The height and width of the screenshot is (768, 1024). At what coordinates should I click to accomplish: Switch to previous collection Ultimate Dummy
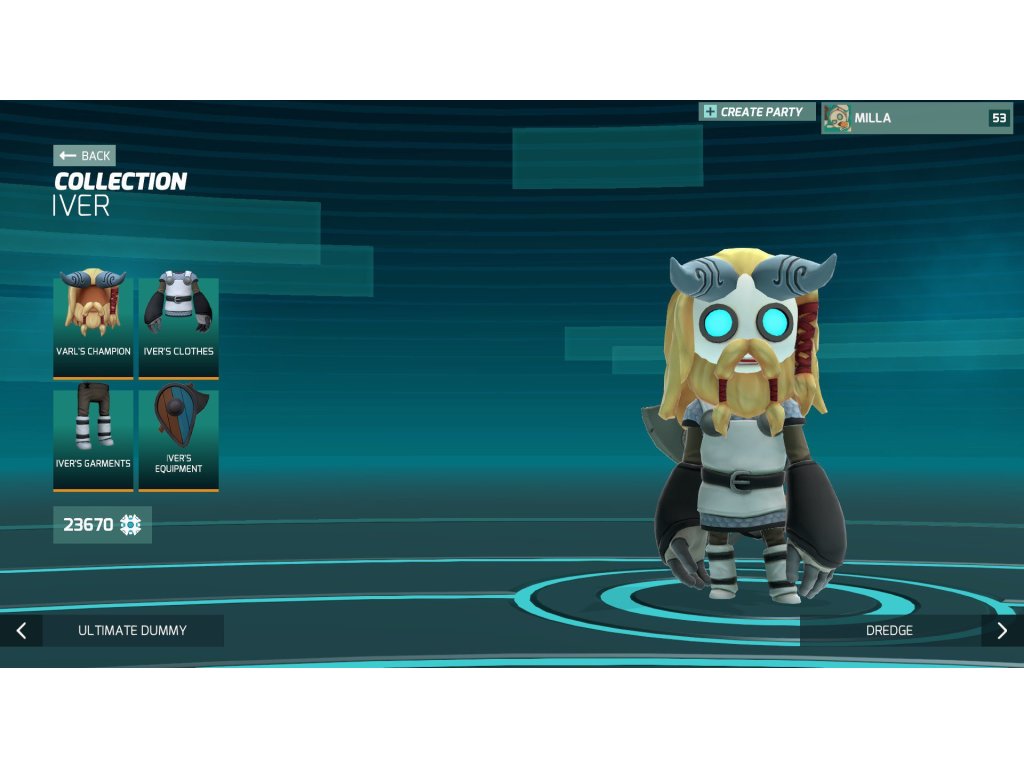[x=112, y=631]
